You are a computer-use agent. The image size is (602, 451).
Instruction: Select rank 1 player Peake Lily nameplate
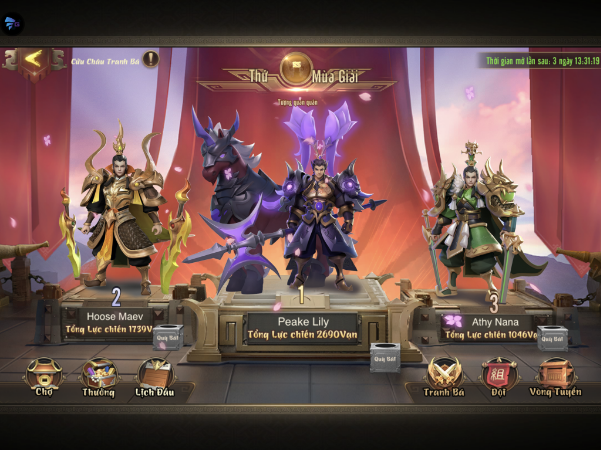[301, 329]
